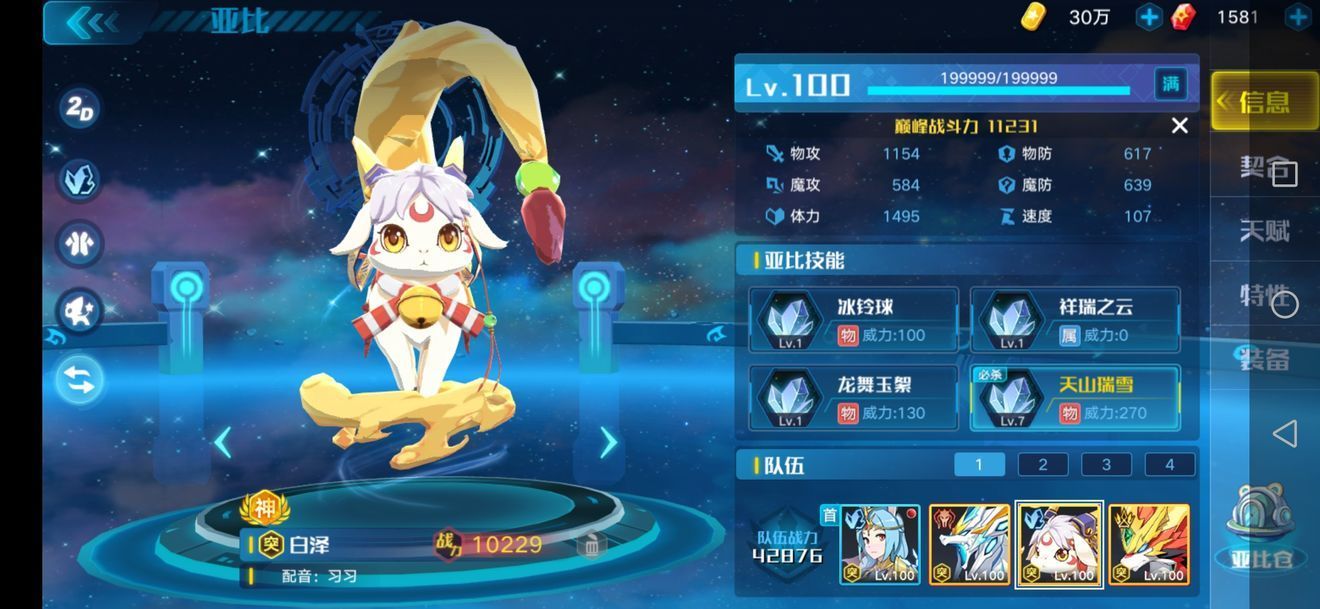This screenshot has width=1320, height=609.
Task: Switch to team 4
Action: pyautogui.click(x=1169, y=464)
